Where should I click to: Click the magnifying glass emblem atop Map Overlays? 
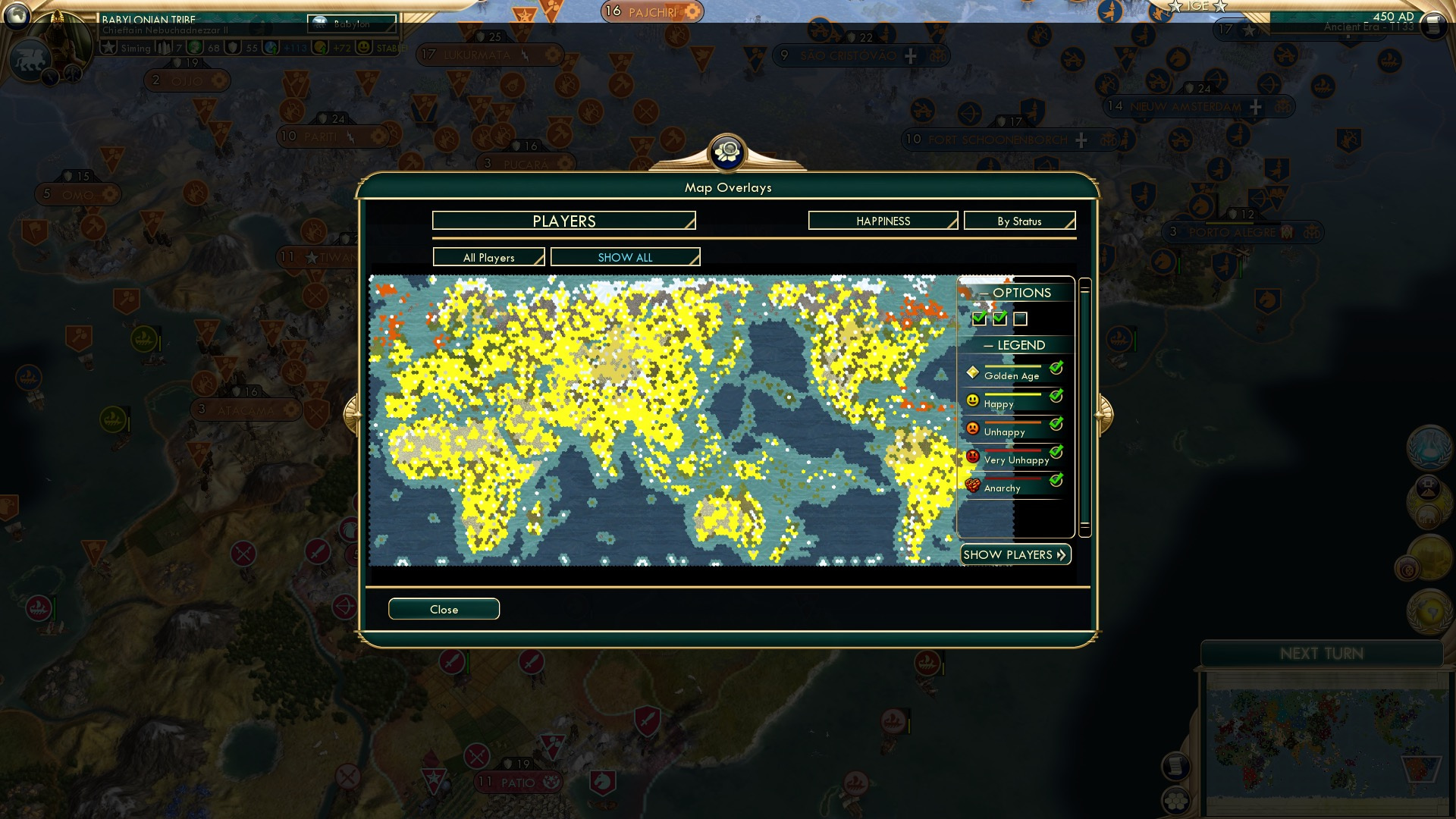(x=728, y=152)
